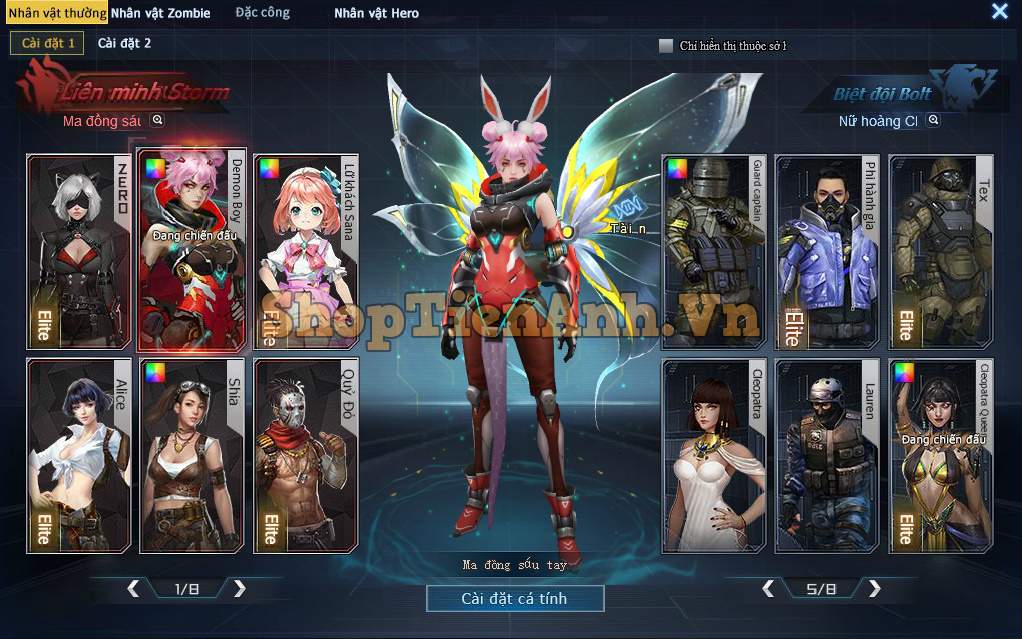1022x639 pixels.
Task: Switch to the Nhân vật Zombie tab
Action: pyautogui.click(x=160, y=13)
